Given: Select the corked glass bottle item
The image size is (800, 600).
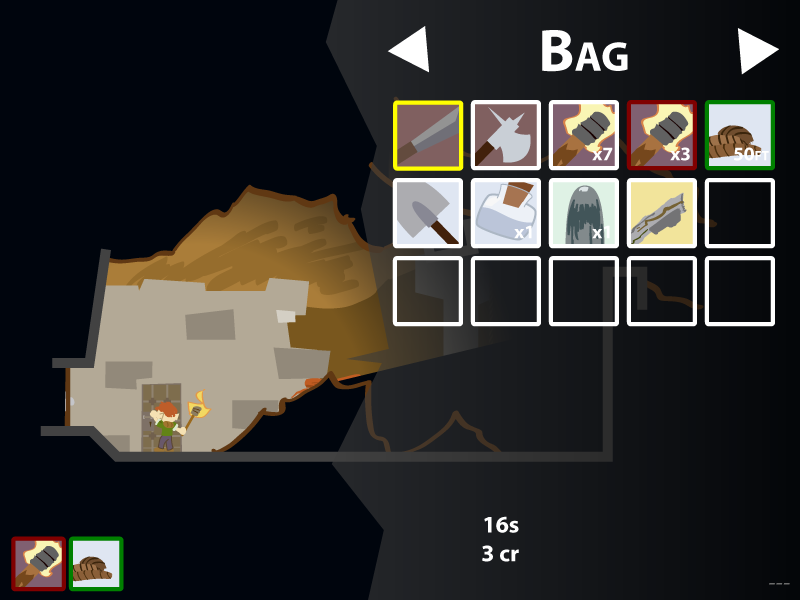Looking at the screenshot, I should click(506, 213).
